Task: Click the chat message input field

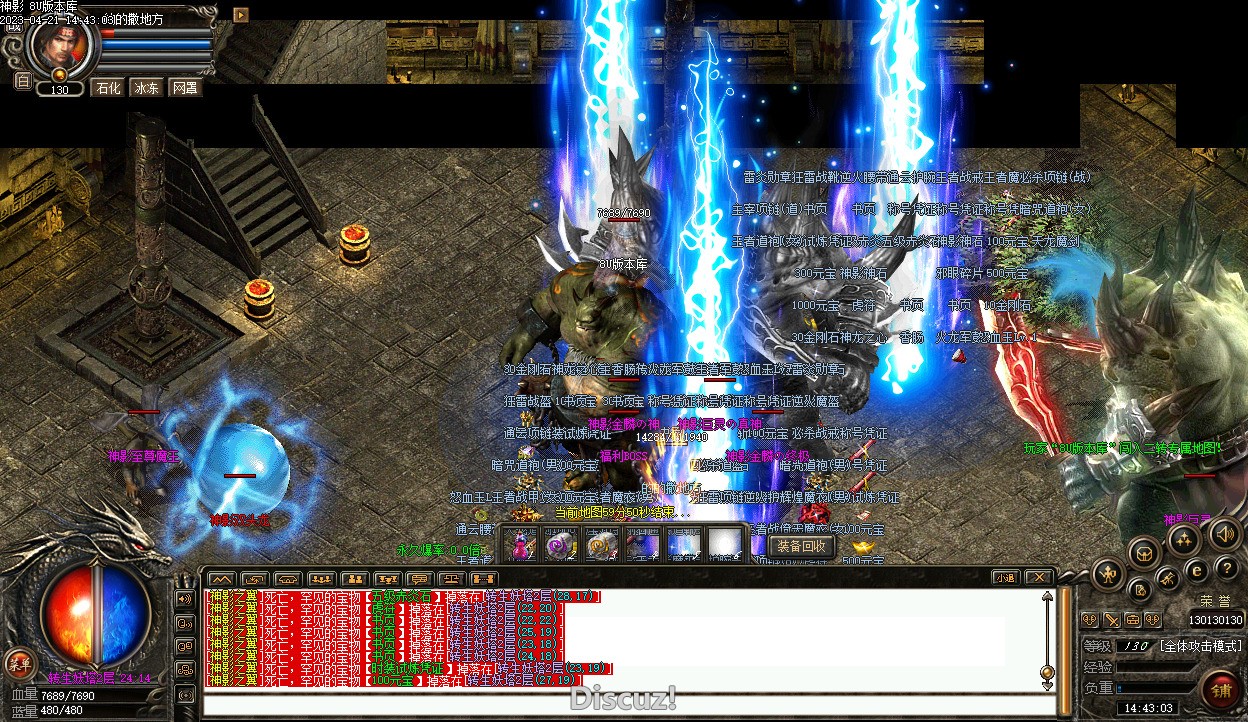Action: click(x=620, y=703)
